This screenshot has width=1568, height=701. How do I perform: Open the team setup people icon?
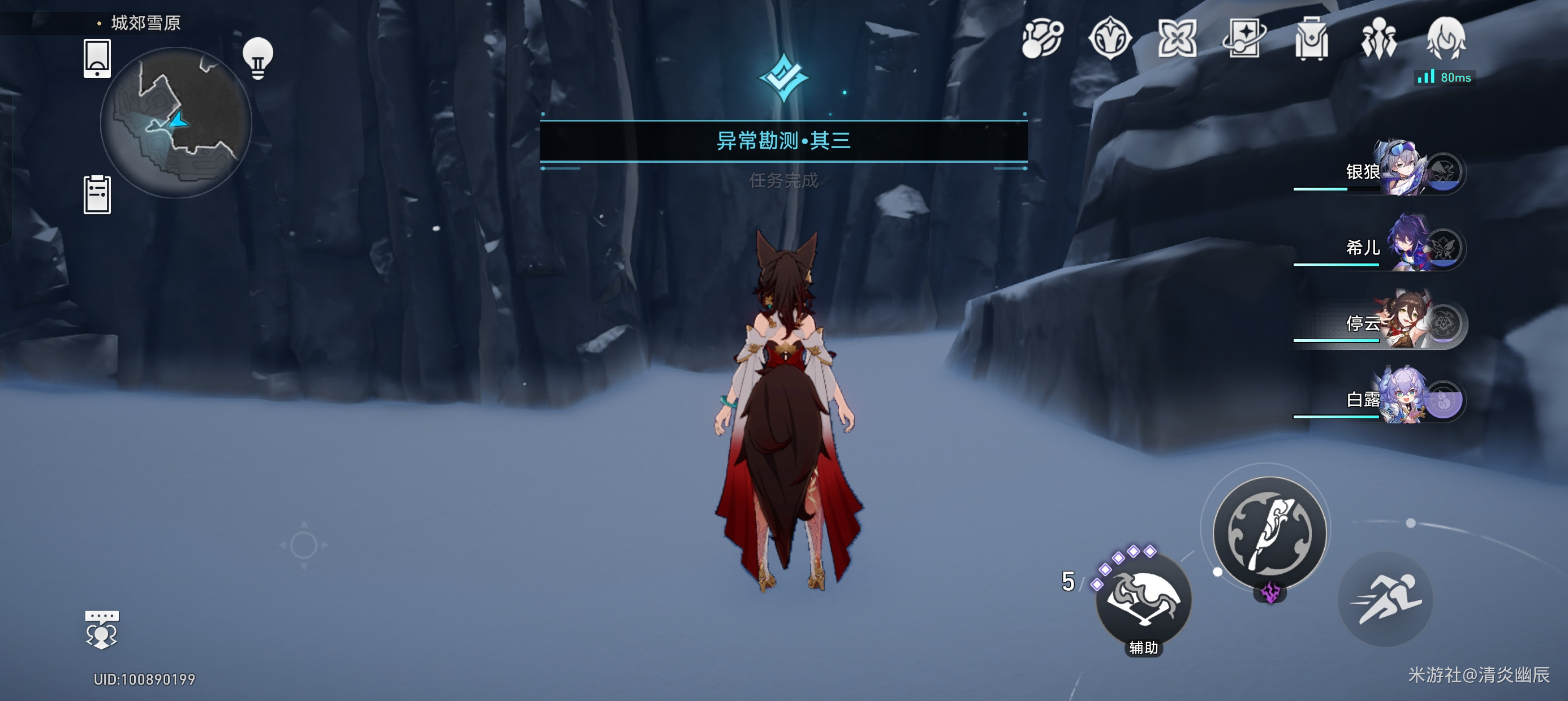pos(1379,39)
